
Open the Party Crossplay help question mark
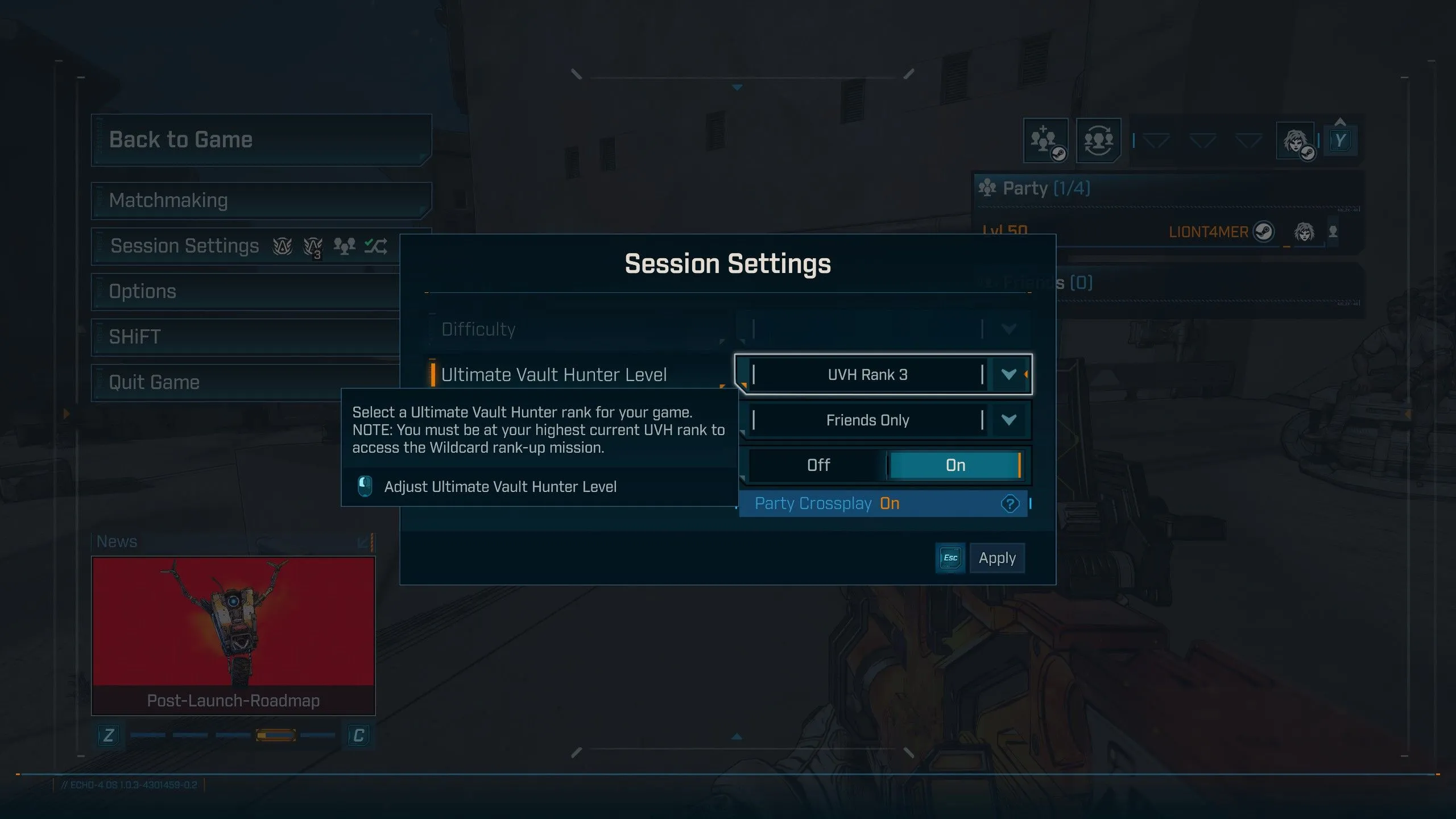[x=1010, y=504]
